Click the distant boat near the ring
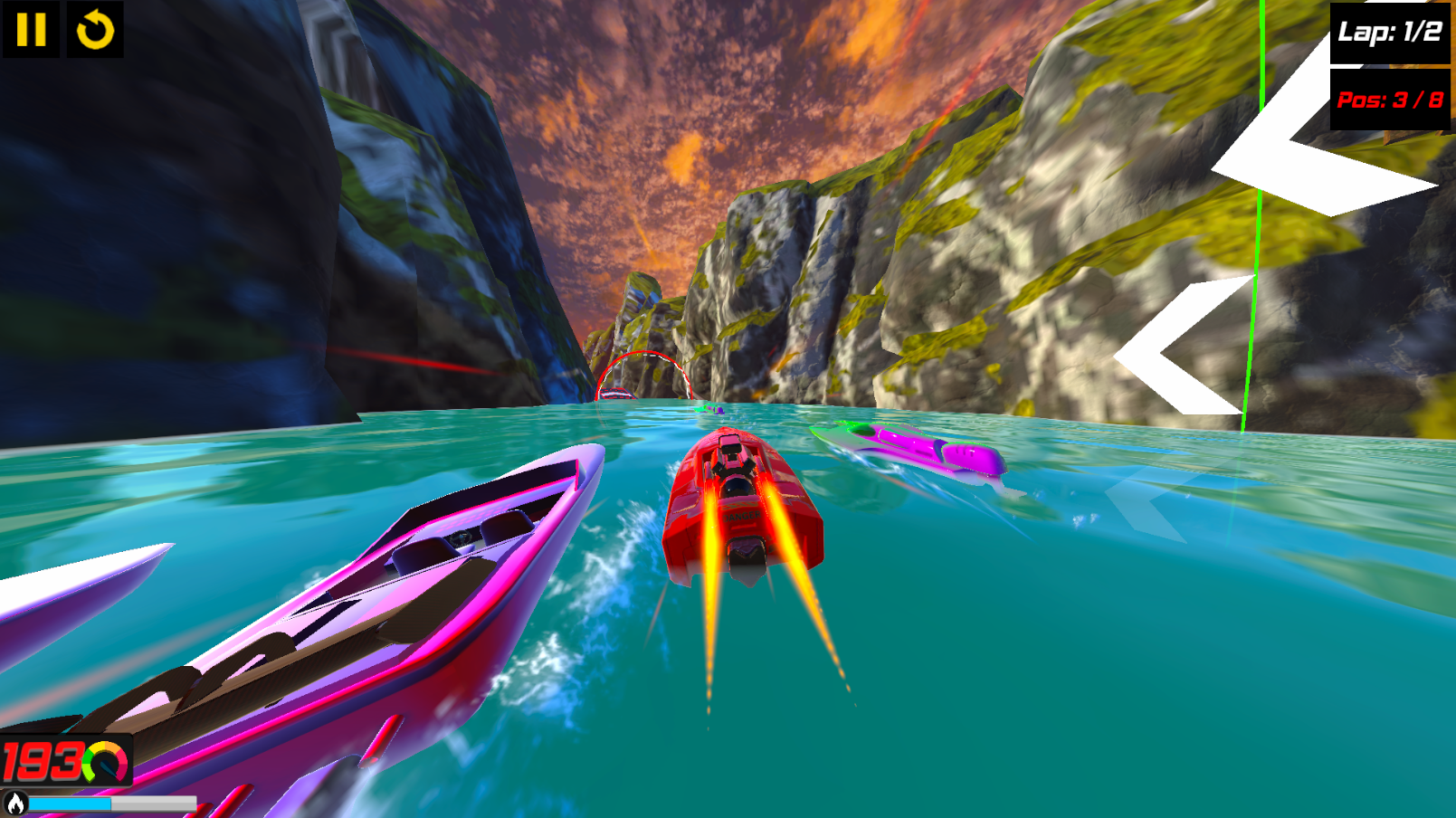The height and width of the screenshot is (818, 1456). click(615, 392)
